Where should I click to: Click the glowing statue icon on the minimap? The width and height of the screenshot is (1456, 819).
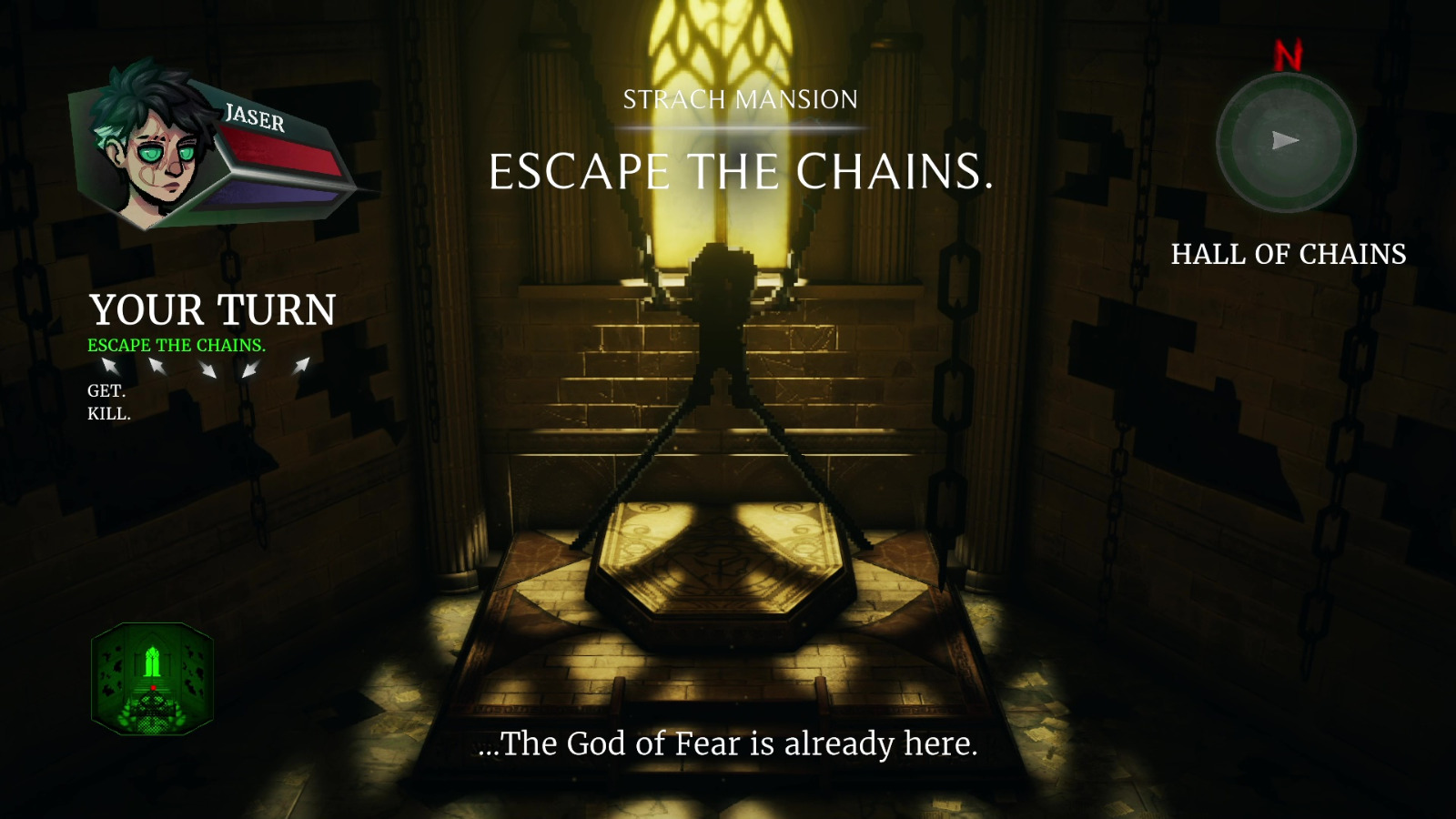pos(155,660)
